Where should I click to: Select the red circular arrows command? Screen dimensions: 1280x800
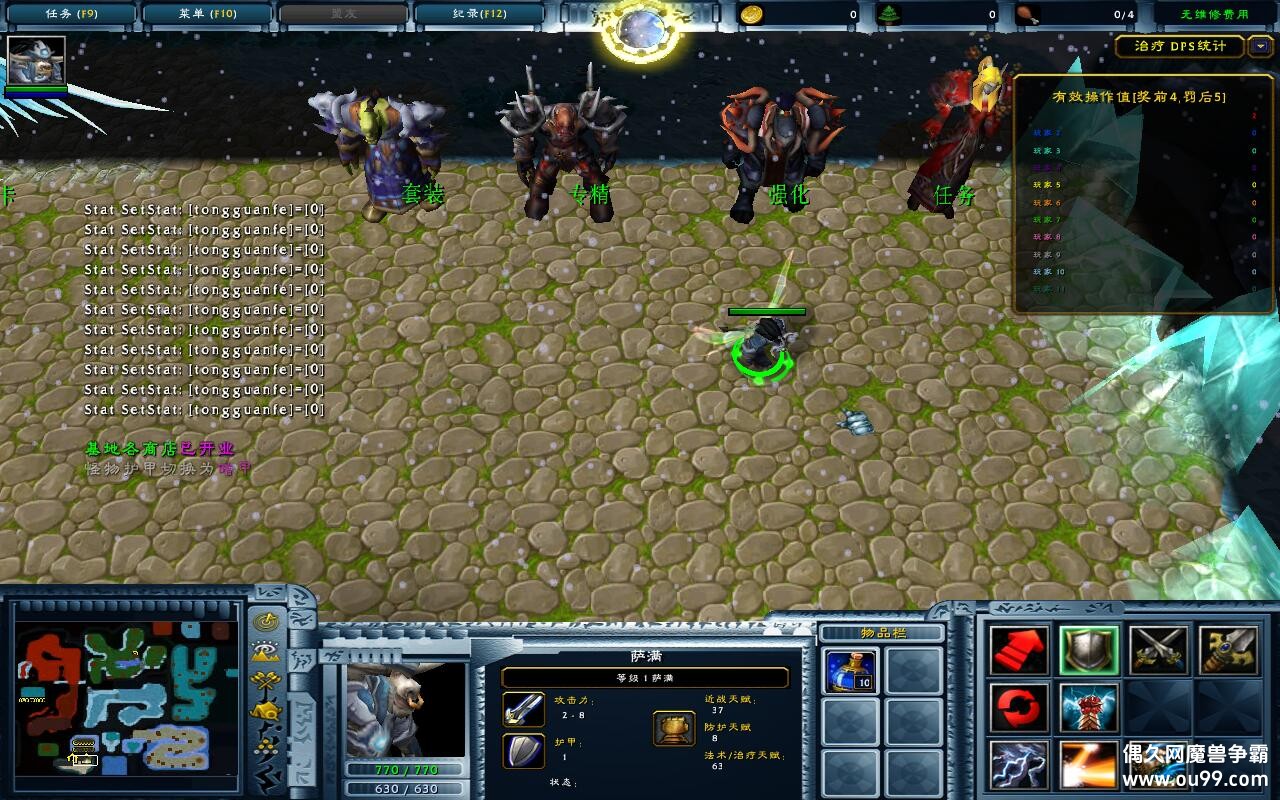(x=1019, y=708)
